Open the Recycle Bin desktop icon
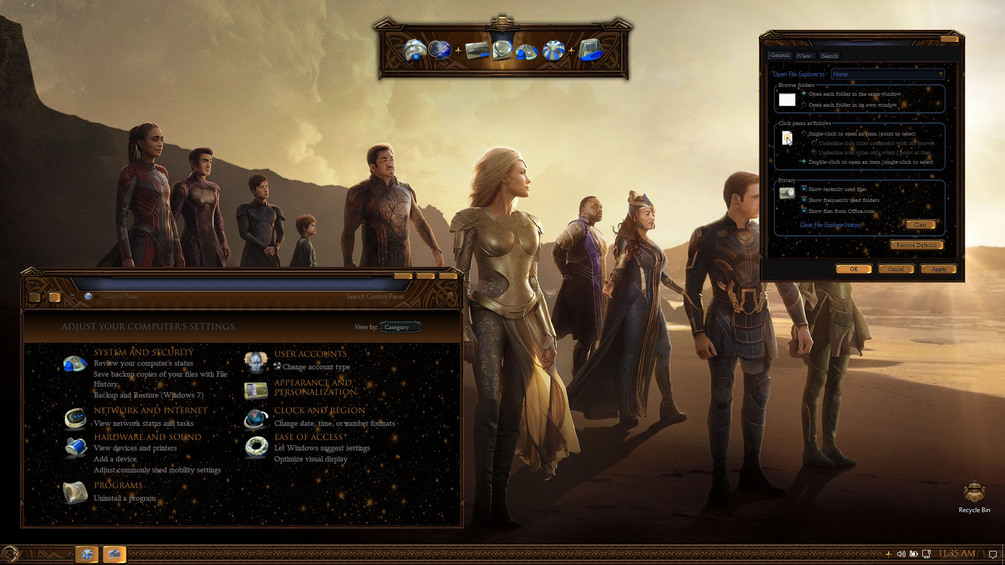Image resolution: width=1005 pixels, height=565 pixels. point(974,494)
